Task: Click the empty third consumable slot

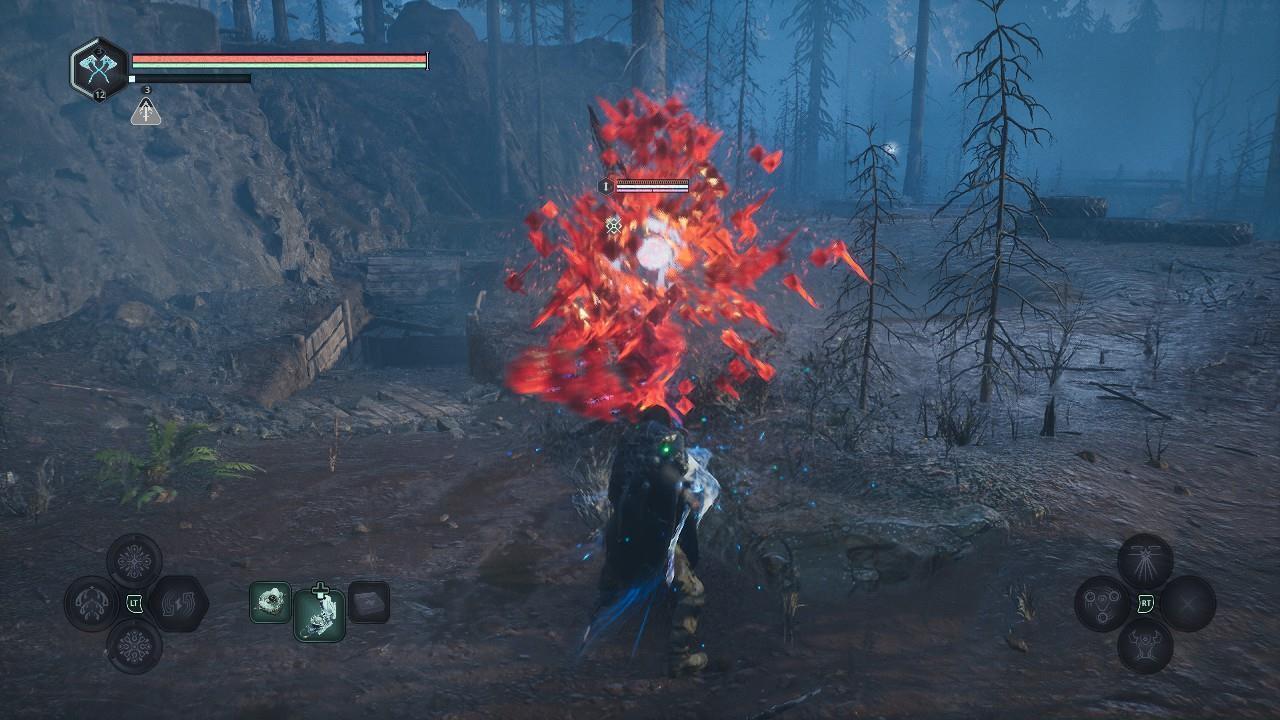Action: (x=369, y=603)
